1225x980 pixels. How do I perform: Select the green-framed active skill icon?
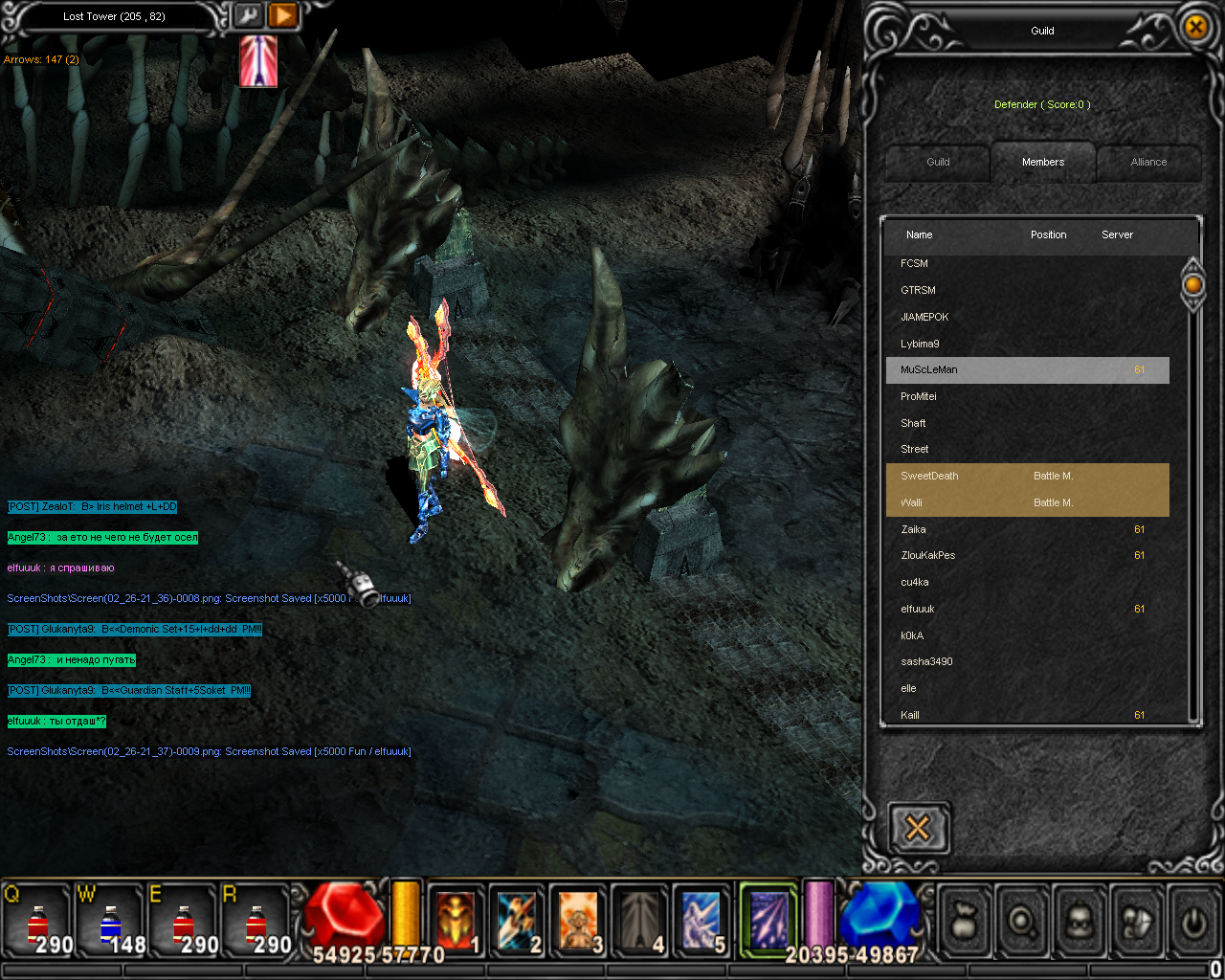(768, 919)
